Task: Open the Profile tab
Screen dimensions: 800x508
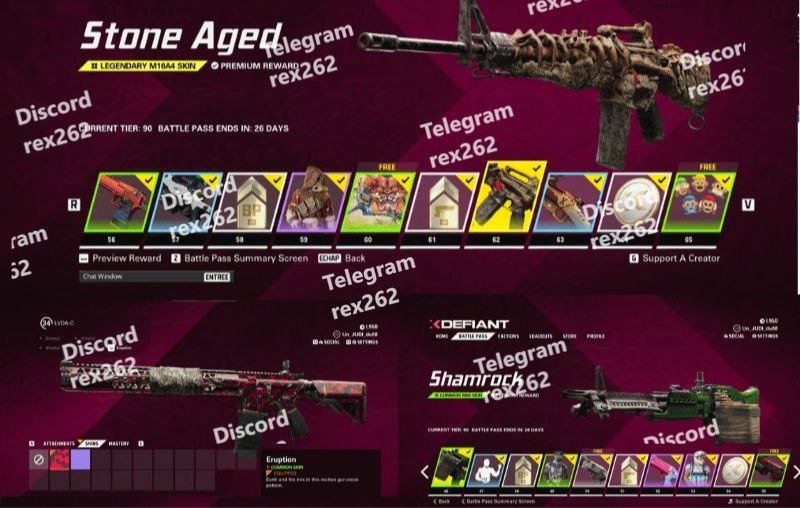Action: pyautogui.click(x=596, y=336)
